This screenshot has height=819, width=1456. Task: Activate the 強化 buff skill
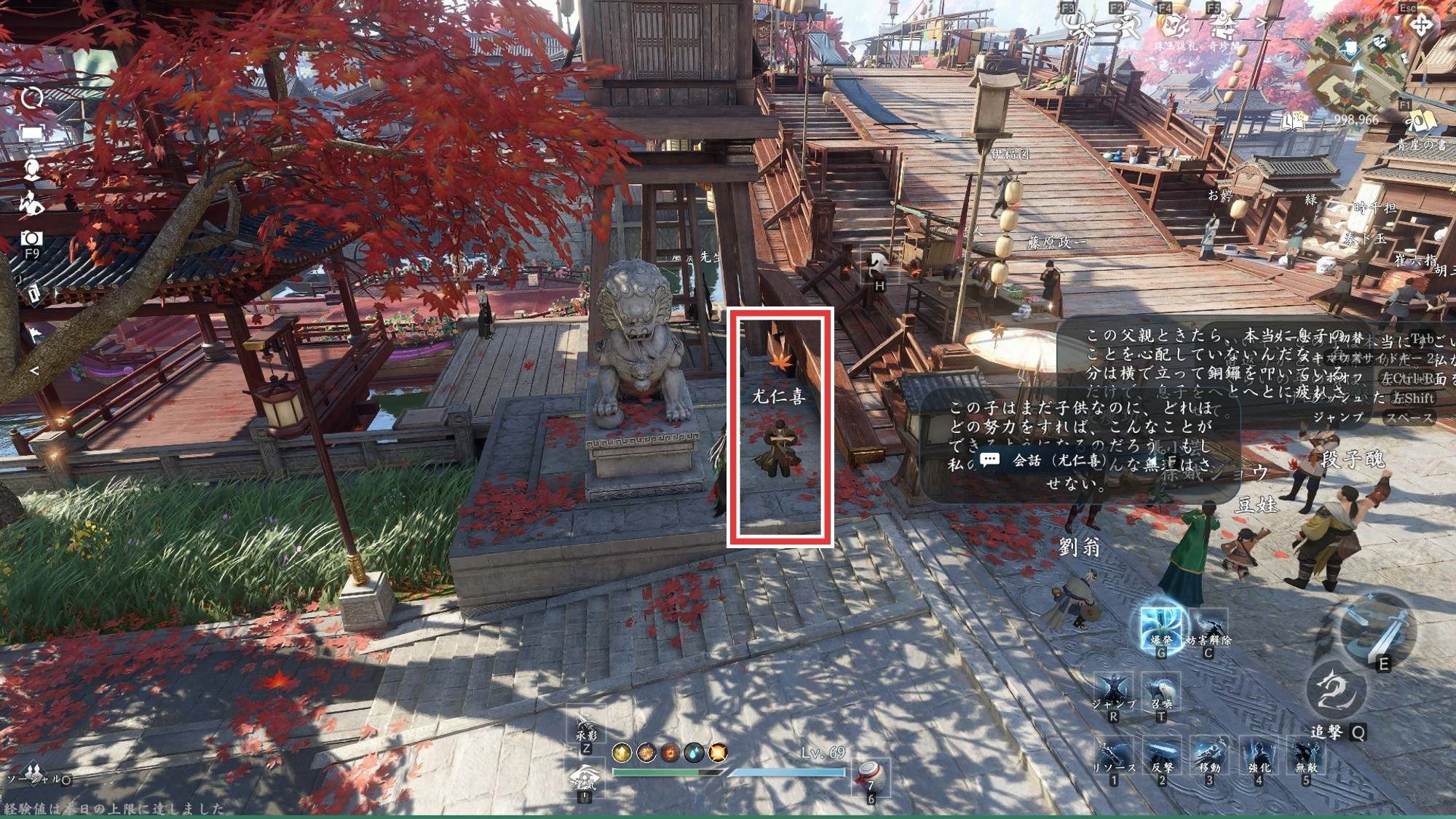coord(1259,756)
